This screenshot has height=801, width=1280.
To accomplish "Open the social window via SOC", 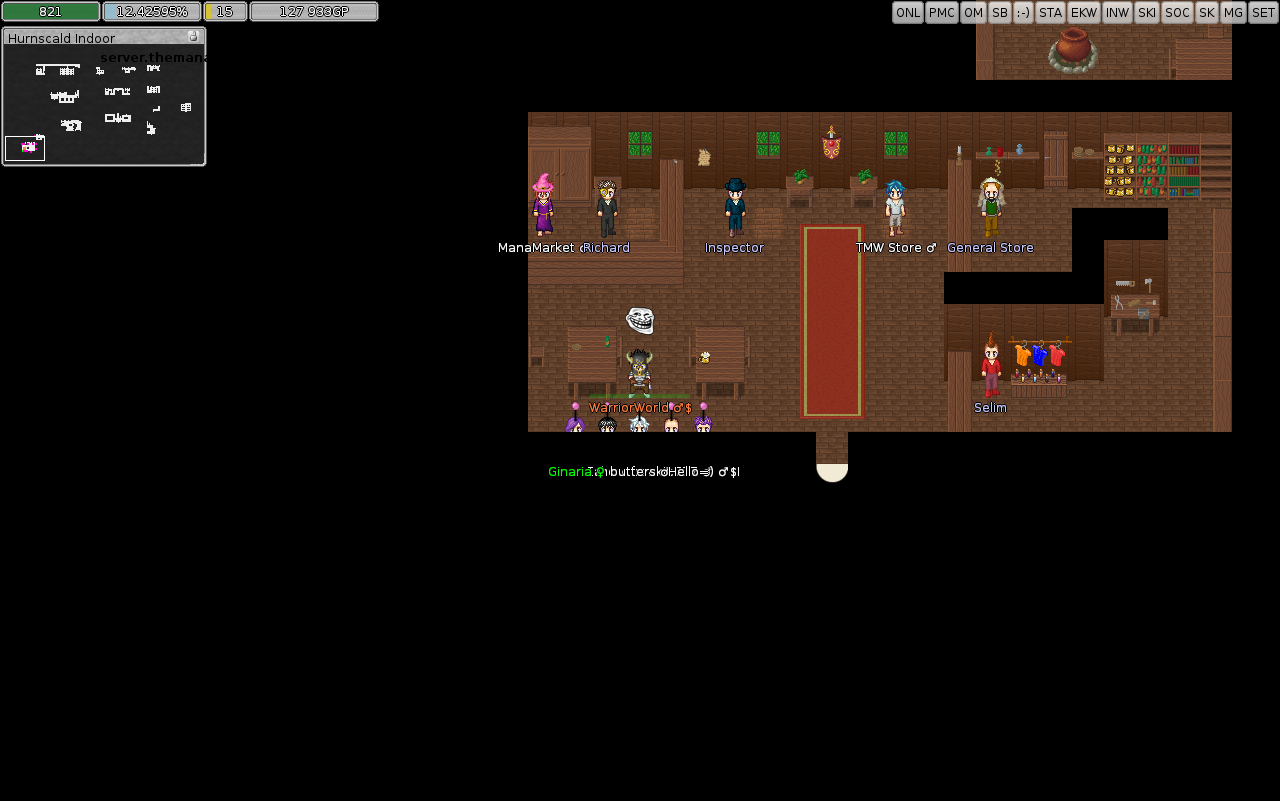I will 1177,12.
